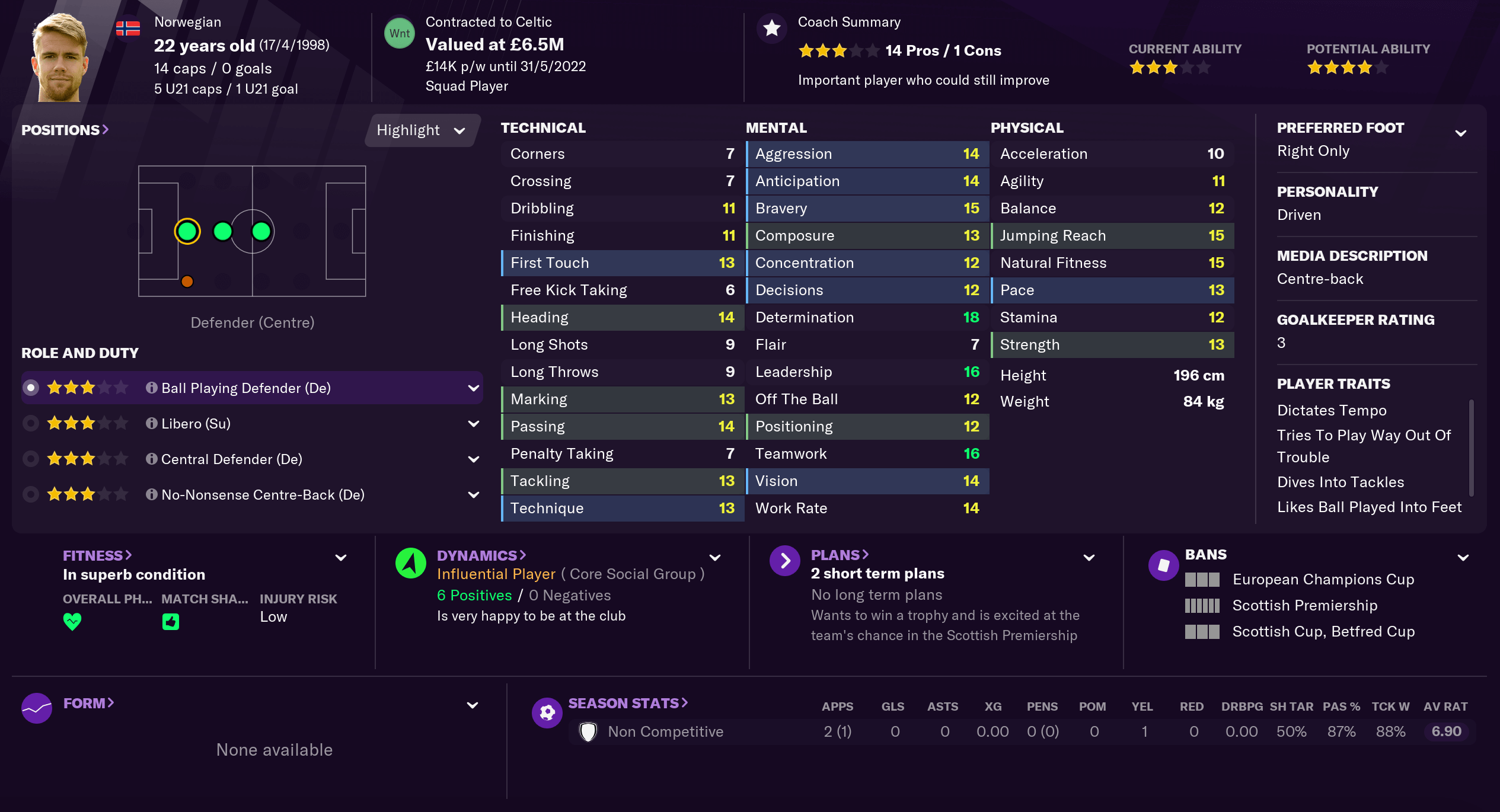1500x812 pixels.
Task: Click the Non Competitive shield icon
Action: pos(588,731)
